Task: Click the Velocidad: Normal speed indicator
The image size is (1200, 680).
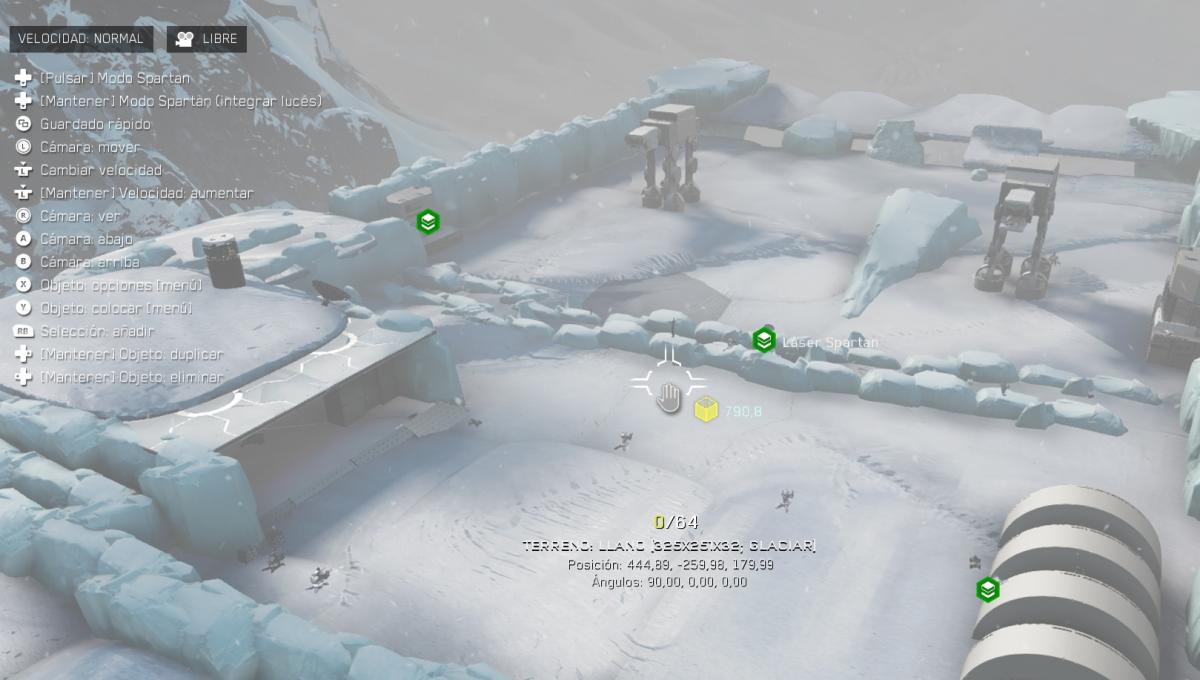Action: 81,39
